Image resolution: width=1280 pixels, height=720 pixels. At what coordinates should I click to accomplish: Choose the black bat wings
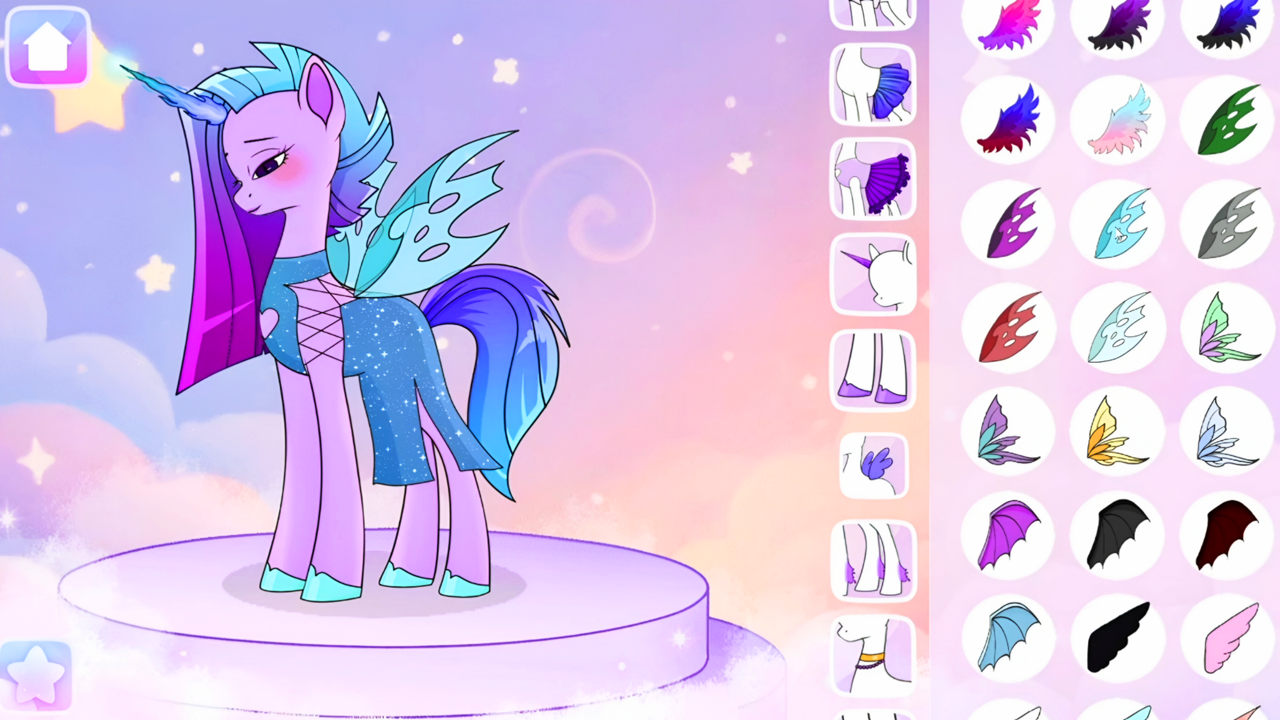click(1118, 535)
